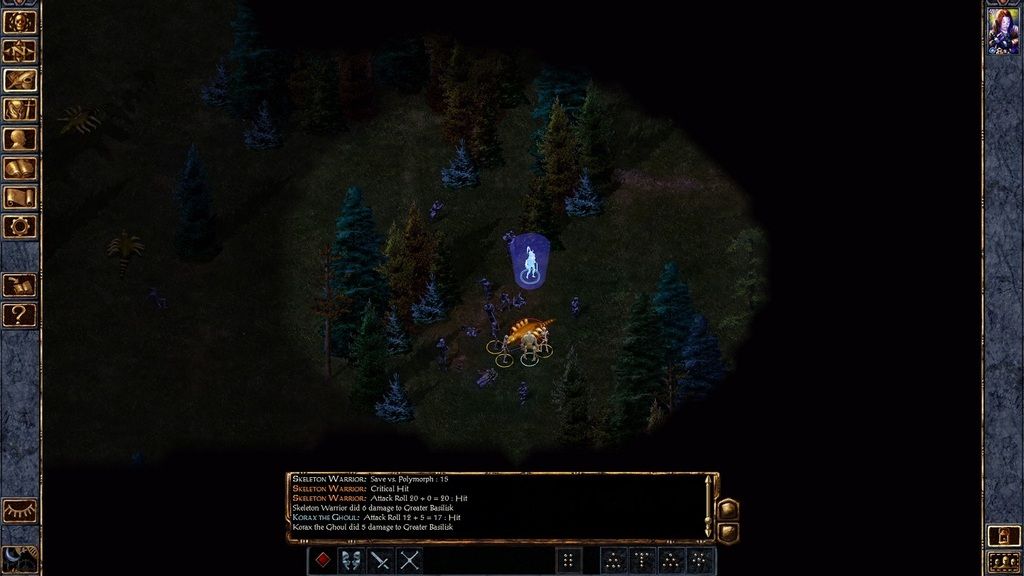Select all party members button

pos(1003,562)
